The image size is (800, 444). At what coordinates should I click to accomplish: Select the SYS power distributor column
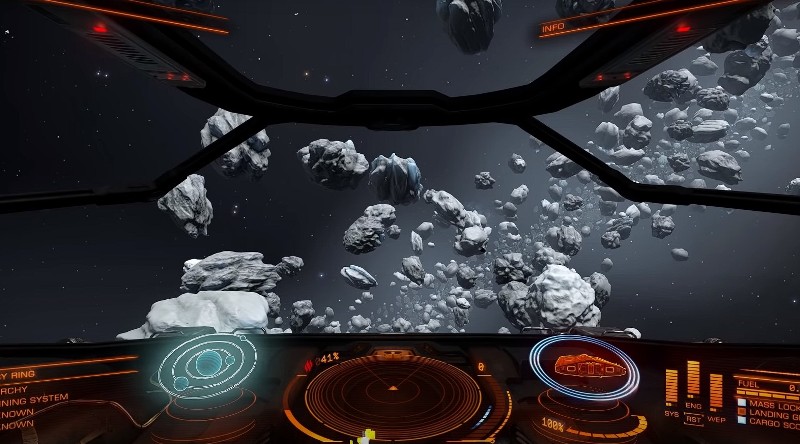[x=672, y=387]
